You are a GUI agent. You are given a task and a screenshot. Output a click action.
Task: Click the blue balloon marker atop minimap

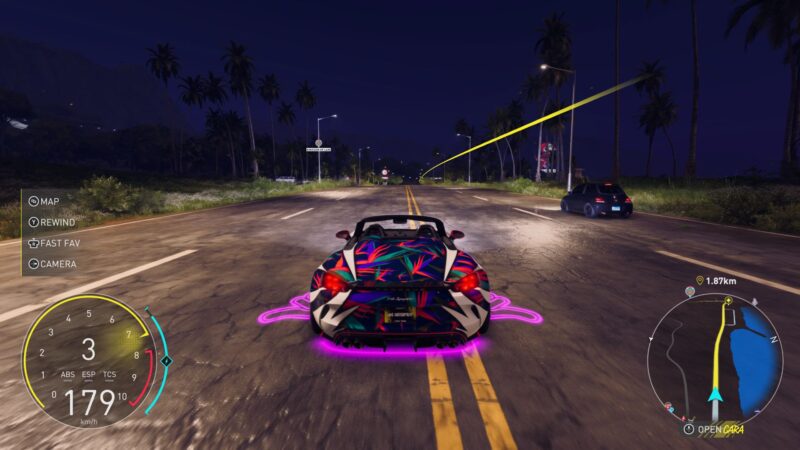tap(689, 293)
